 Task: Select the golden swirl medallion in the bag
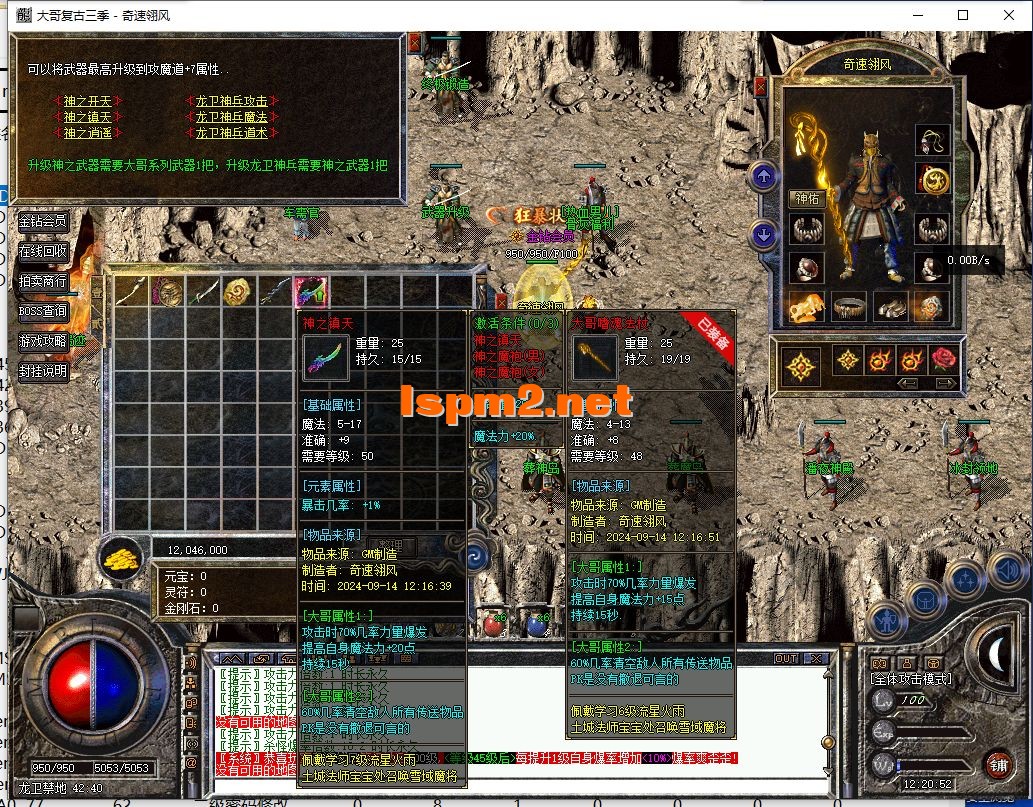pos(237,291)
